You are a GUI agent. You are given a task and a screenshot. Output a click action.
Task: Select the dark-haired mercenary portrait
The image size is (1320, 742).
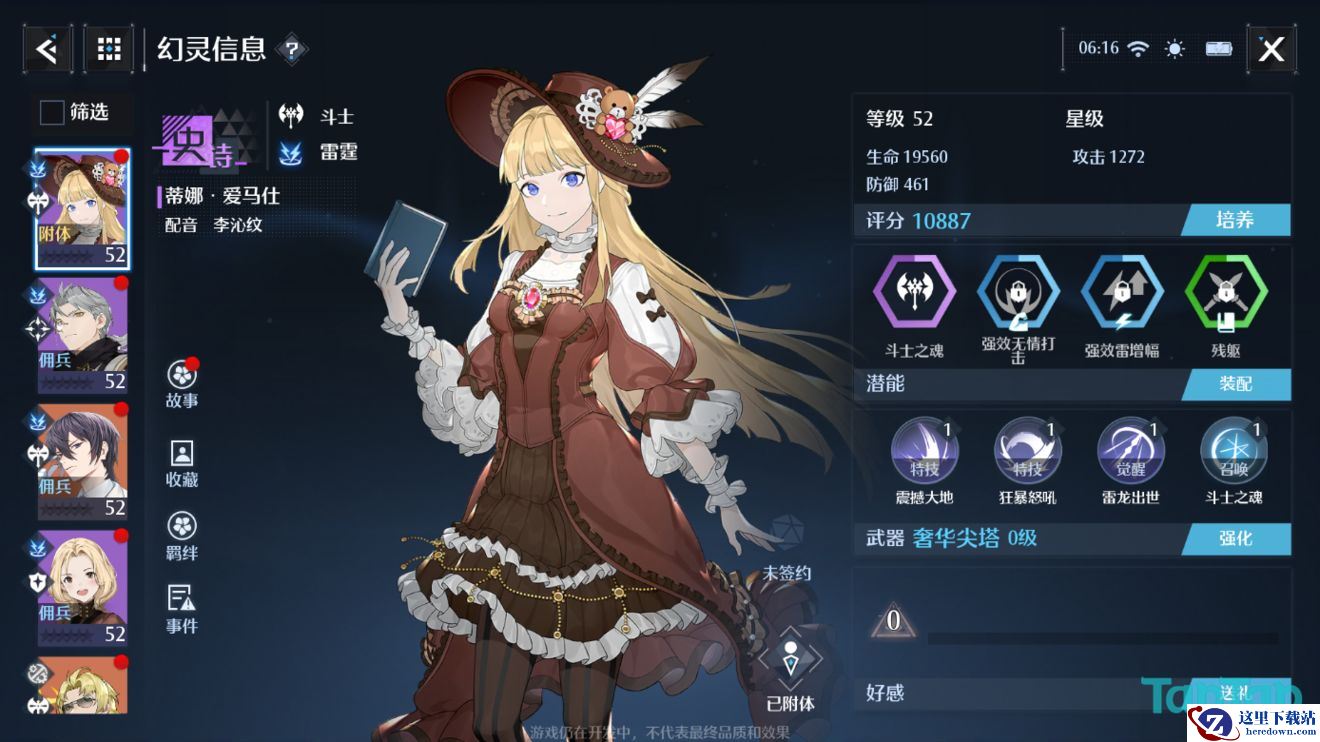pos(82,460)
